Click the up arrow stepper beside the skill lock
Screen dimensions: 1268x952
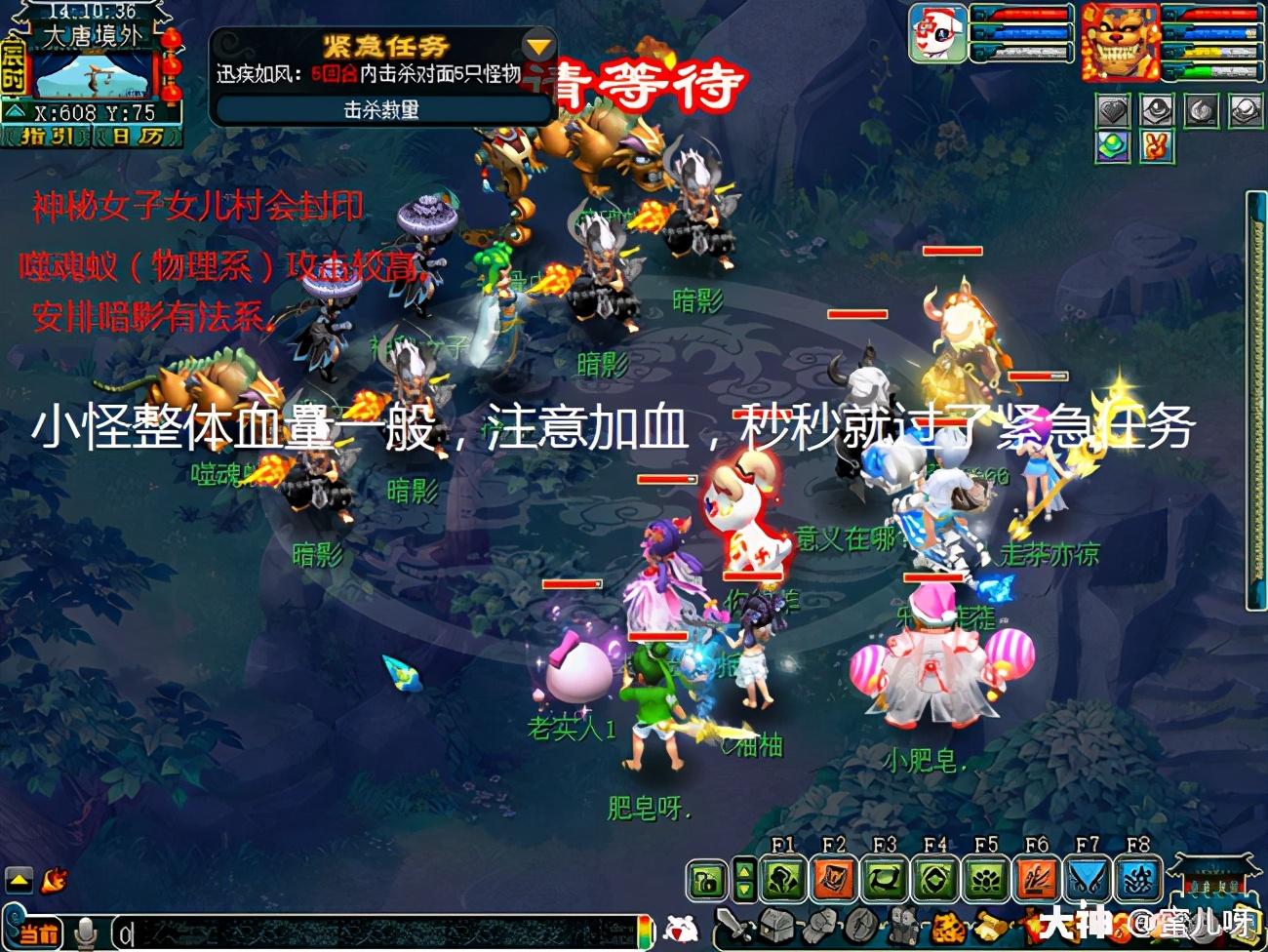click(744, 871)
